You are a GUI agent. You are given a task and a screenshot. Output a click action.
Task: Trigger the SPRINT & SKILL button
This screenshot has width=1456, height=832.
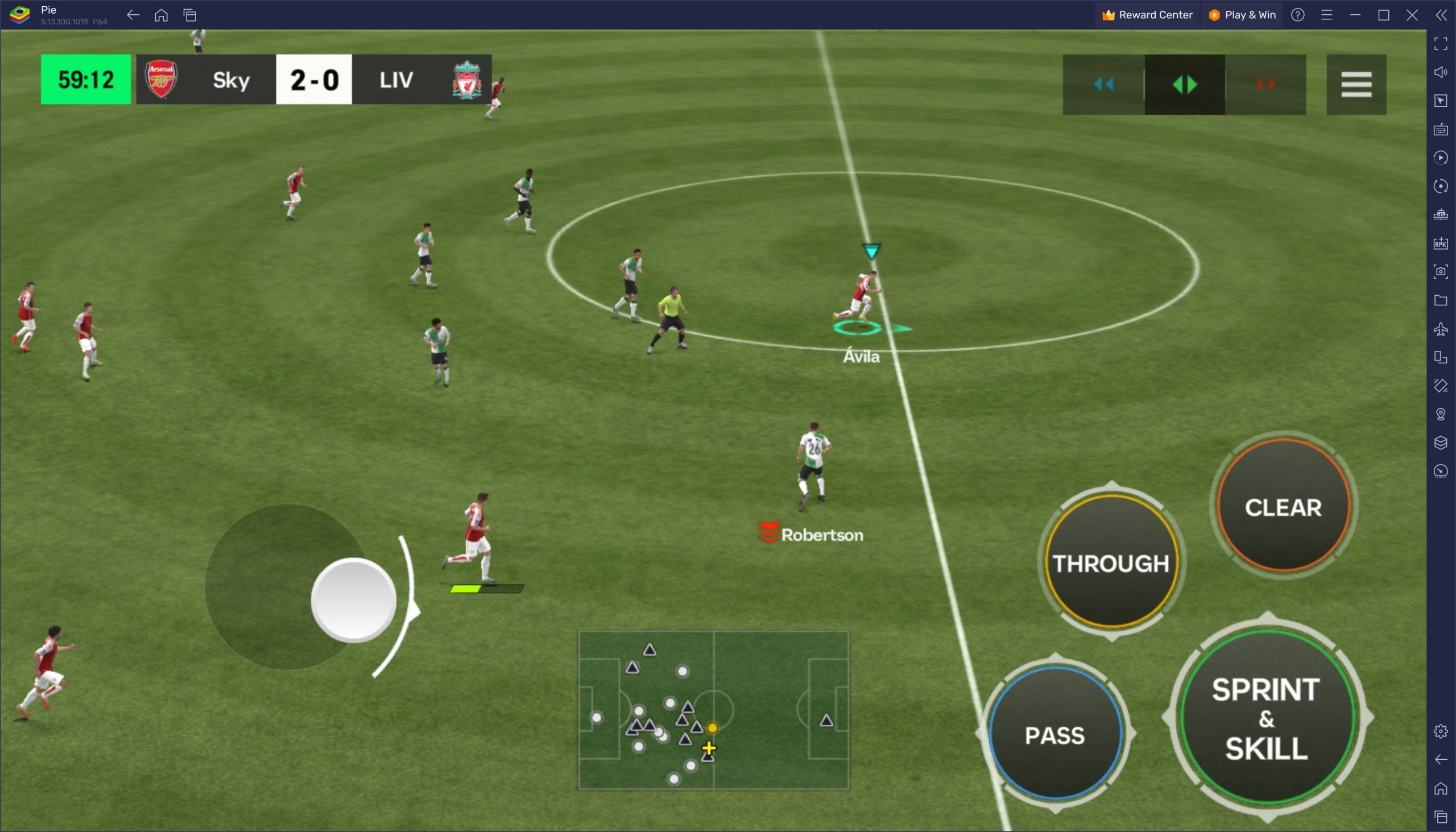tap(1266, 718)
